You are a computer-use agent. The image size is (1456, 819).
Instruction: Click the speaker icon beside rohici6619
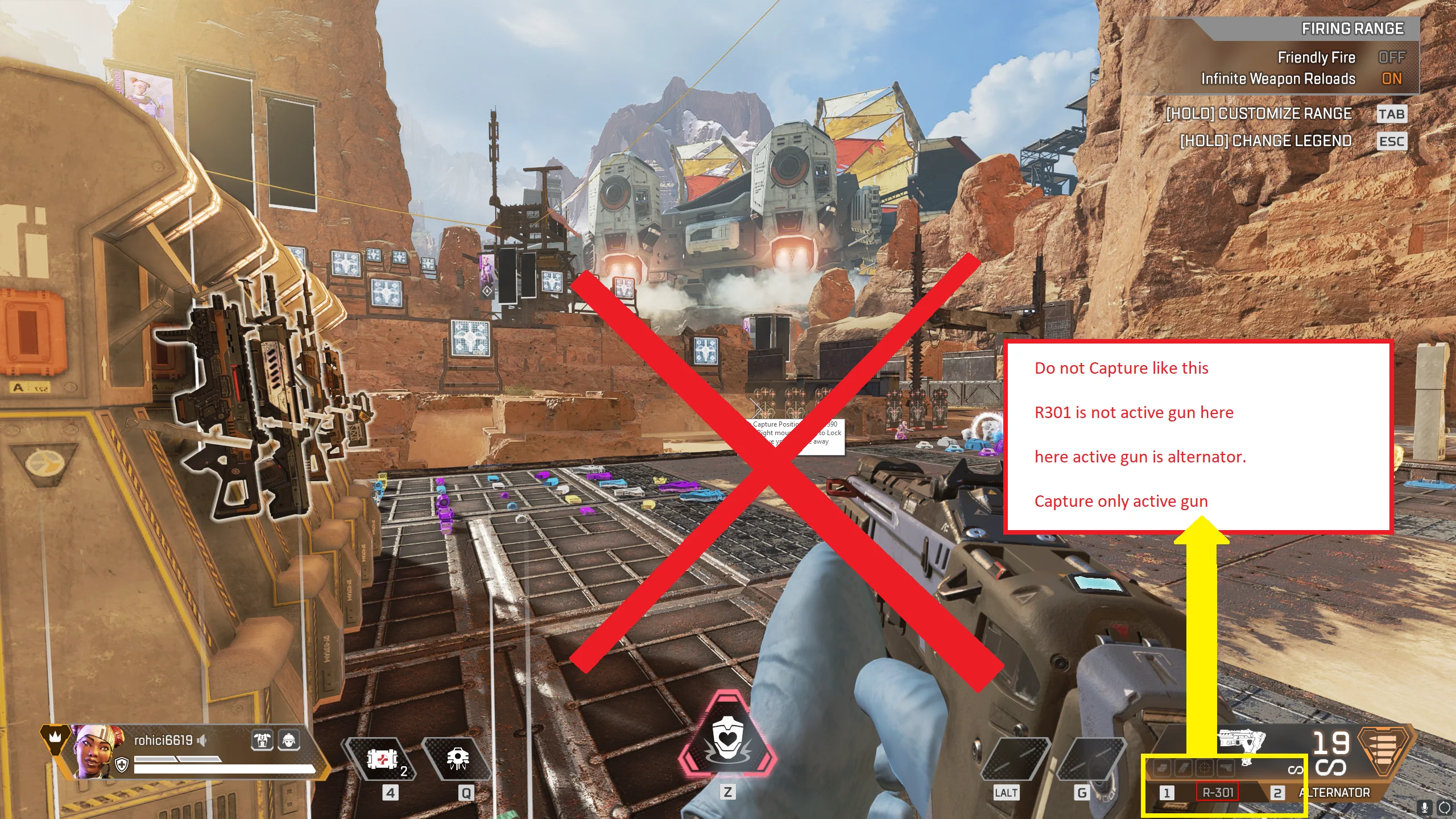tap(202, 740)
